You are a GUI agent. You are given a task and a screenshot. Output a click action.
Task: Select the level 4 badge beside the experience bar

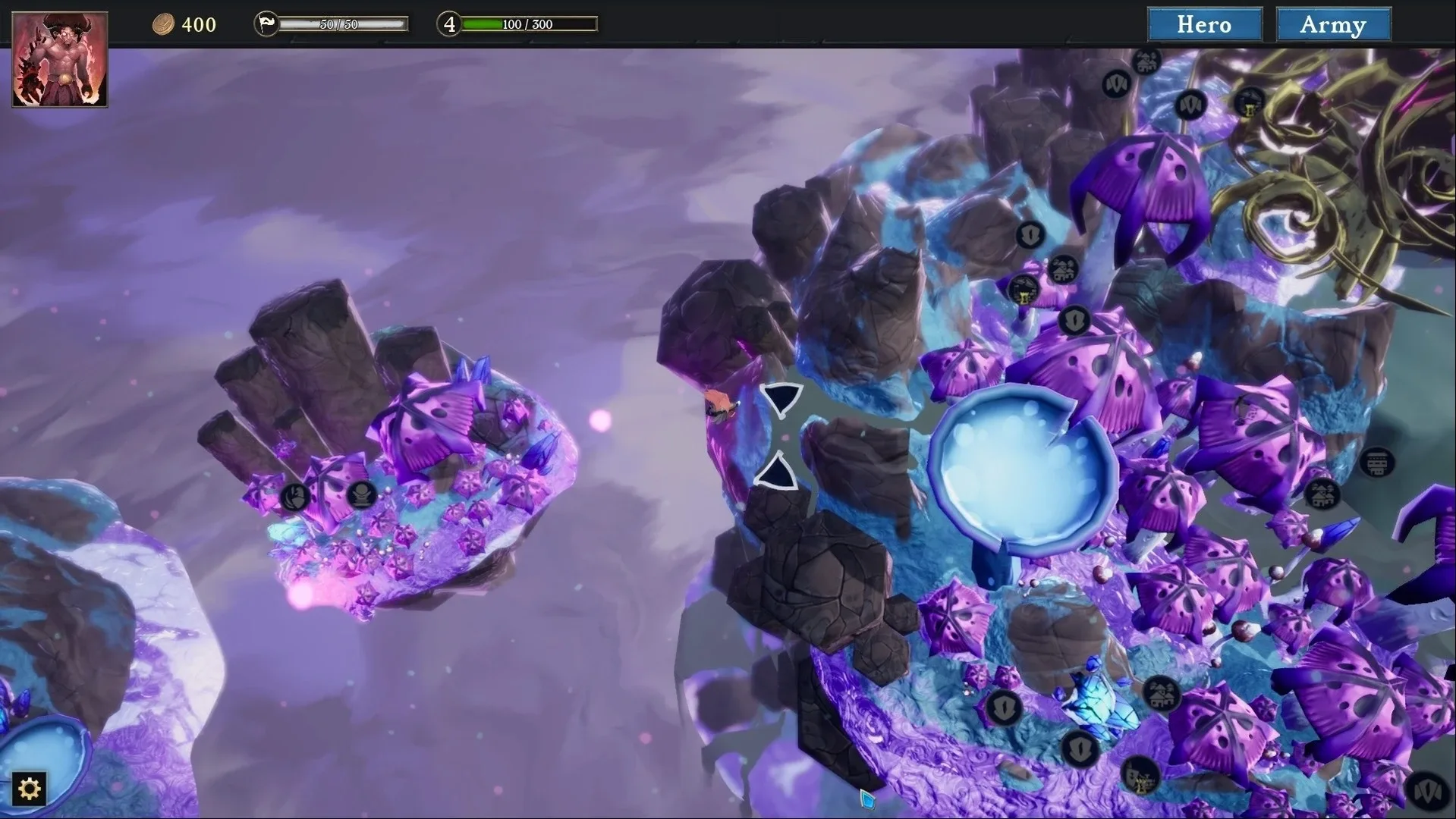pos(448,24)
